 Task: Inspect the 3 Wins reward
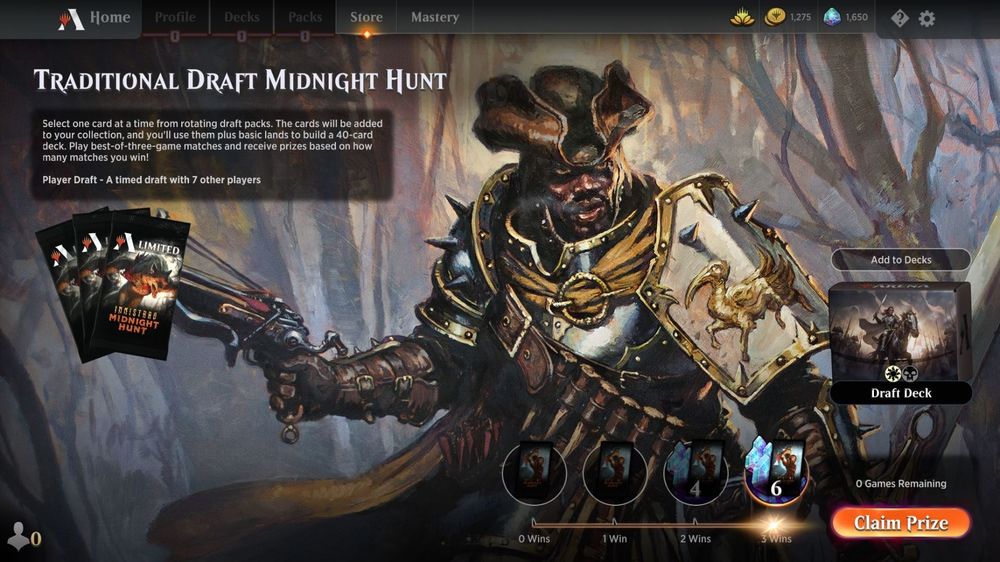pyautogui.click(x=775, y=473)
